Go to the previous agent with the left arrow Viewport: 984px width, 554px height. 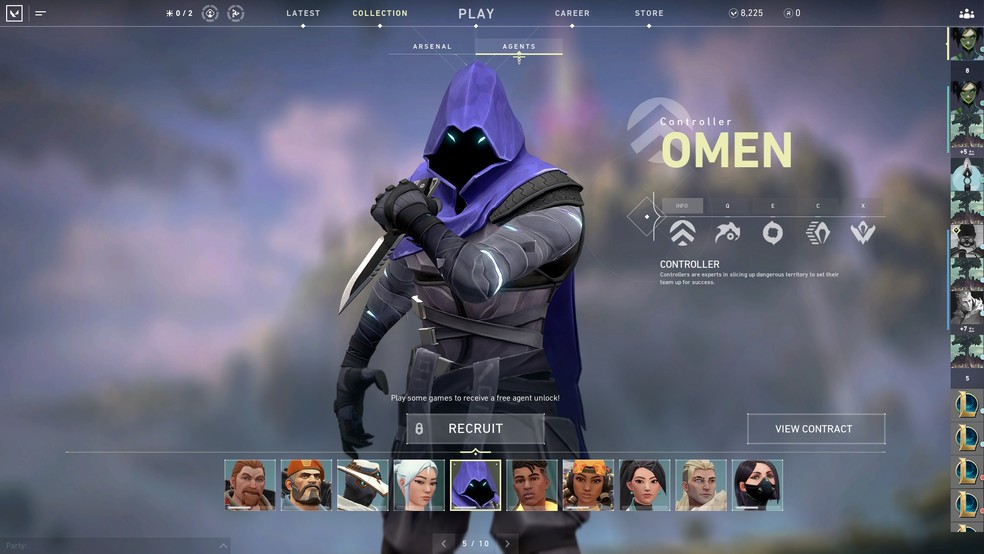444,544
